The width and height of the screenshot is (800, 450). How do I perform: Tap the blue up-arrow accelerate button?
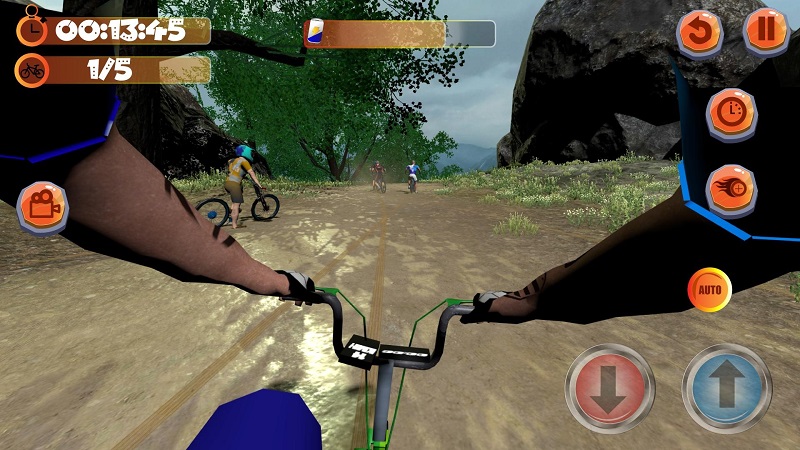727,387
